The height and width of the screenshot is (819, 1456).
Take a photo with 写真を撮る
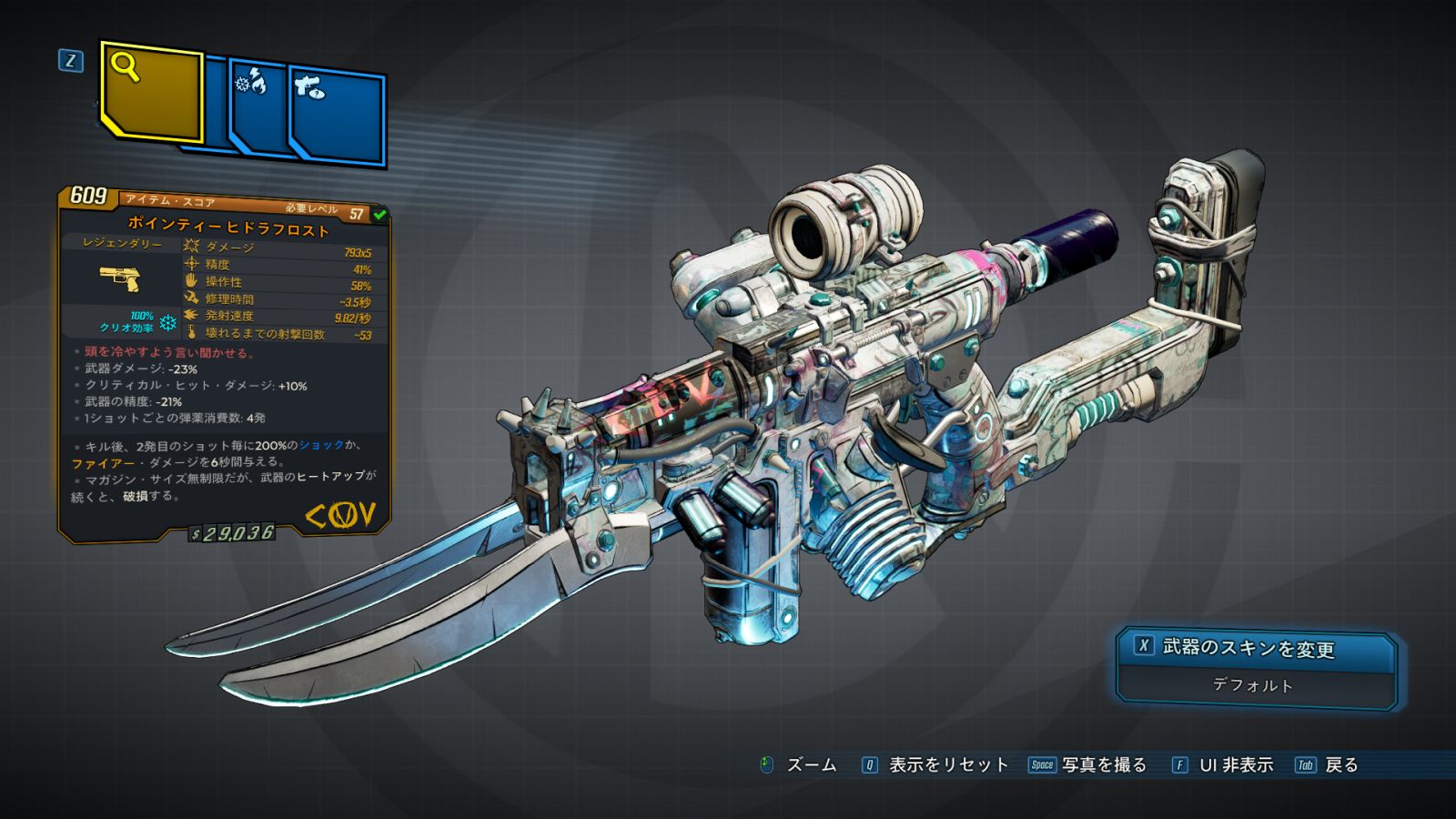click(1087, 765)
